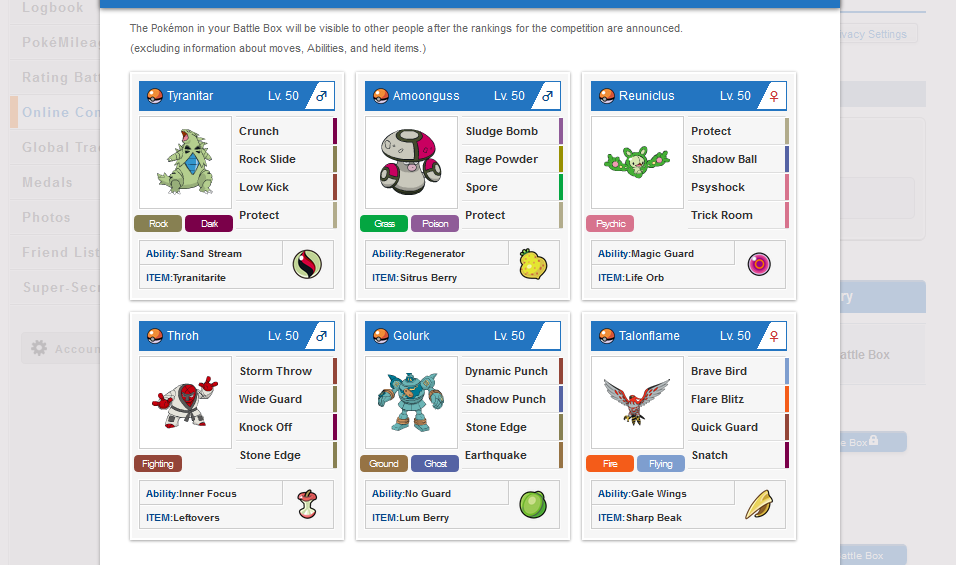Click the Leftovers apple core icon
Screen dimensions: 956x565
click(x=307, y=504)
